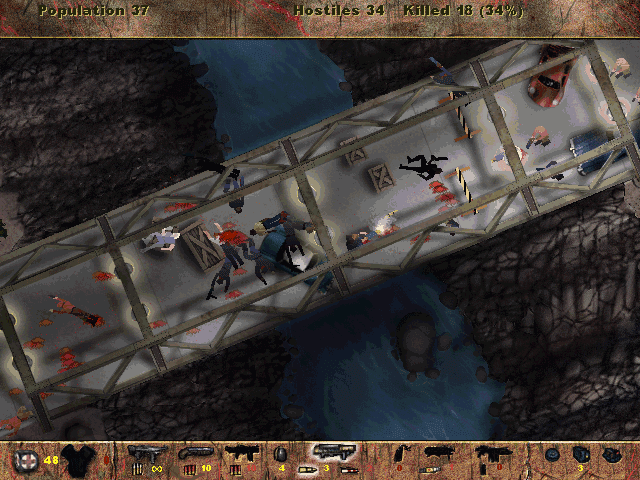640x480 pixels.
Task: Select the machine gun with infinite ammo
Action: point(145,453)
